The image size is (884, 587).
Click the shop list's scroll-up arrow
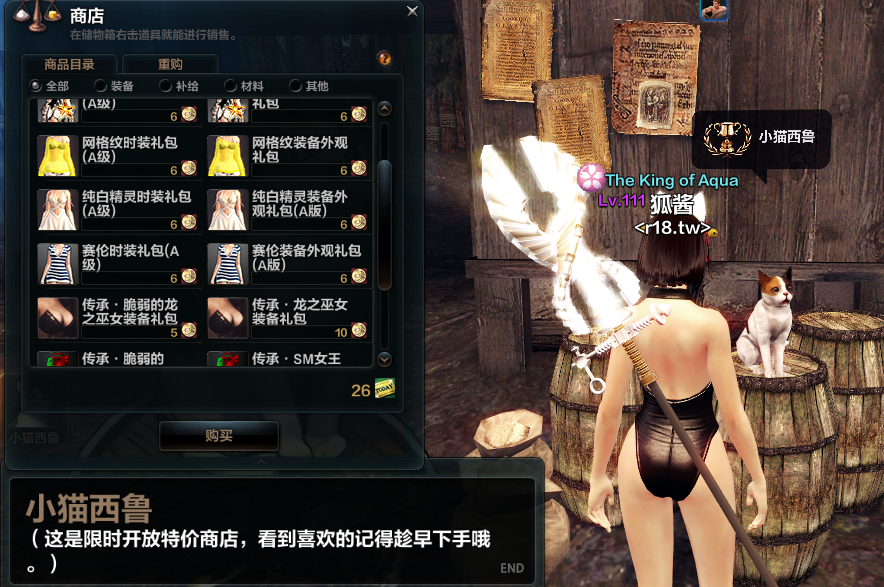click(x=385, y=109)
